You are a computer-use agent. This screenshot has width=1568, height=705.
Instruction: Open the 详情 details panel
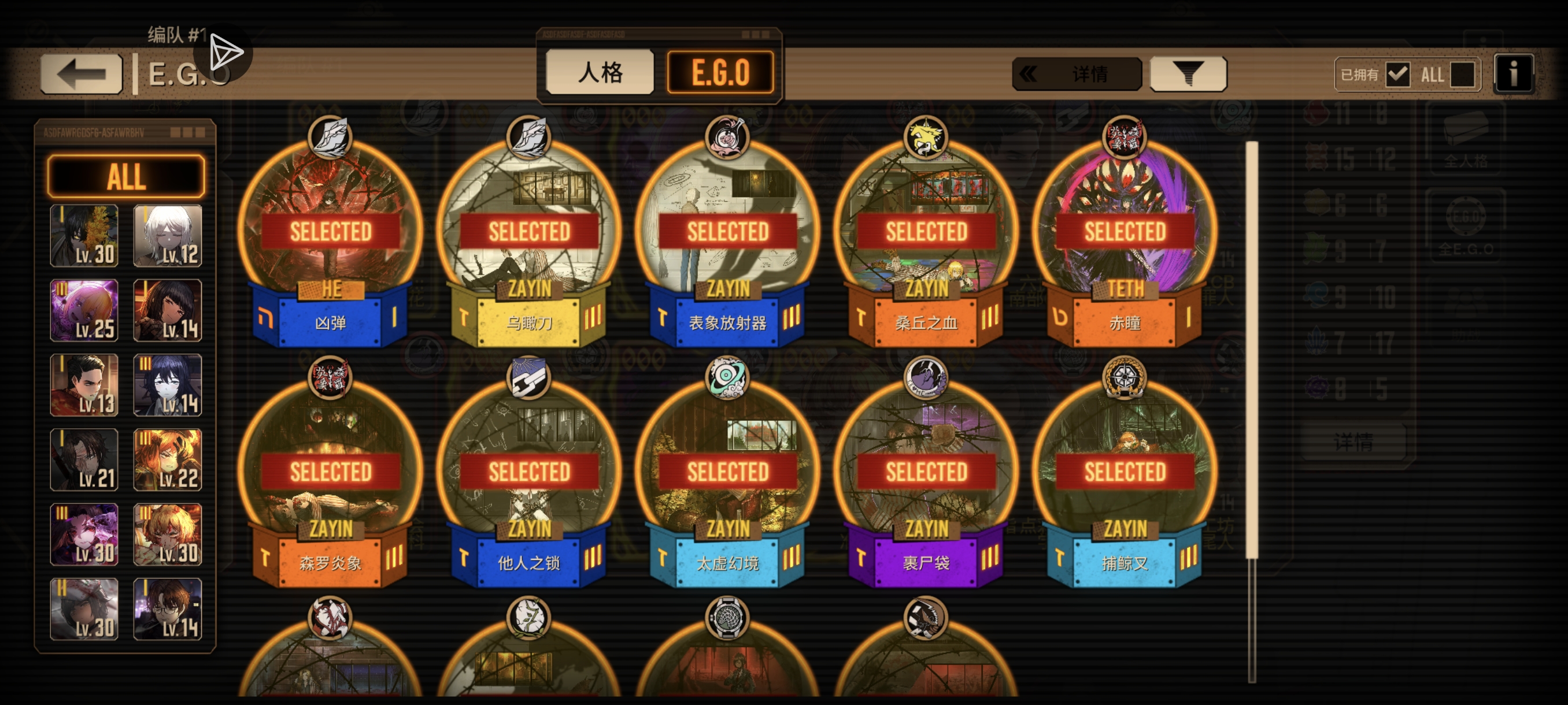tap(1076, 74)
